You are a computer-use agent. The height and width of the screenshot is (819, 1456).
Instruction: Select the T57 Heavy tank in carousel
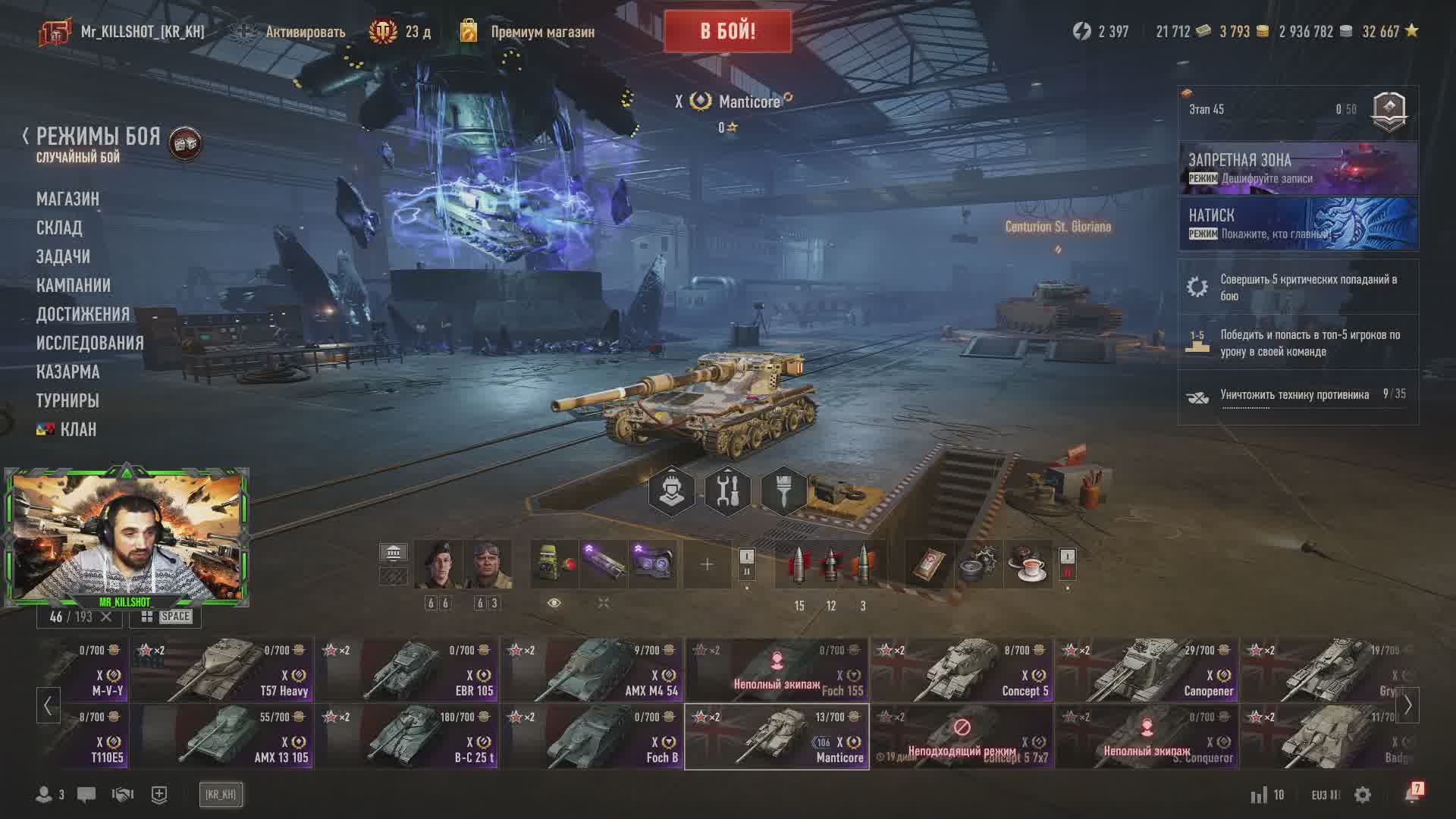tap(221, 670)
